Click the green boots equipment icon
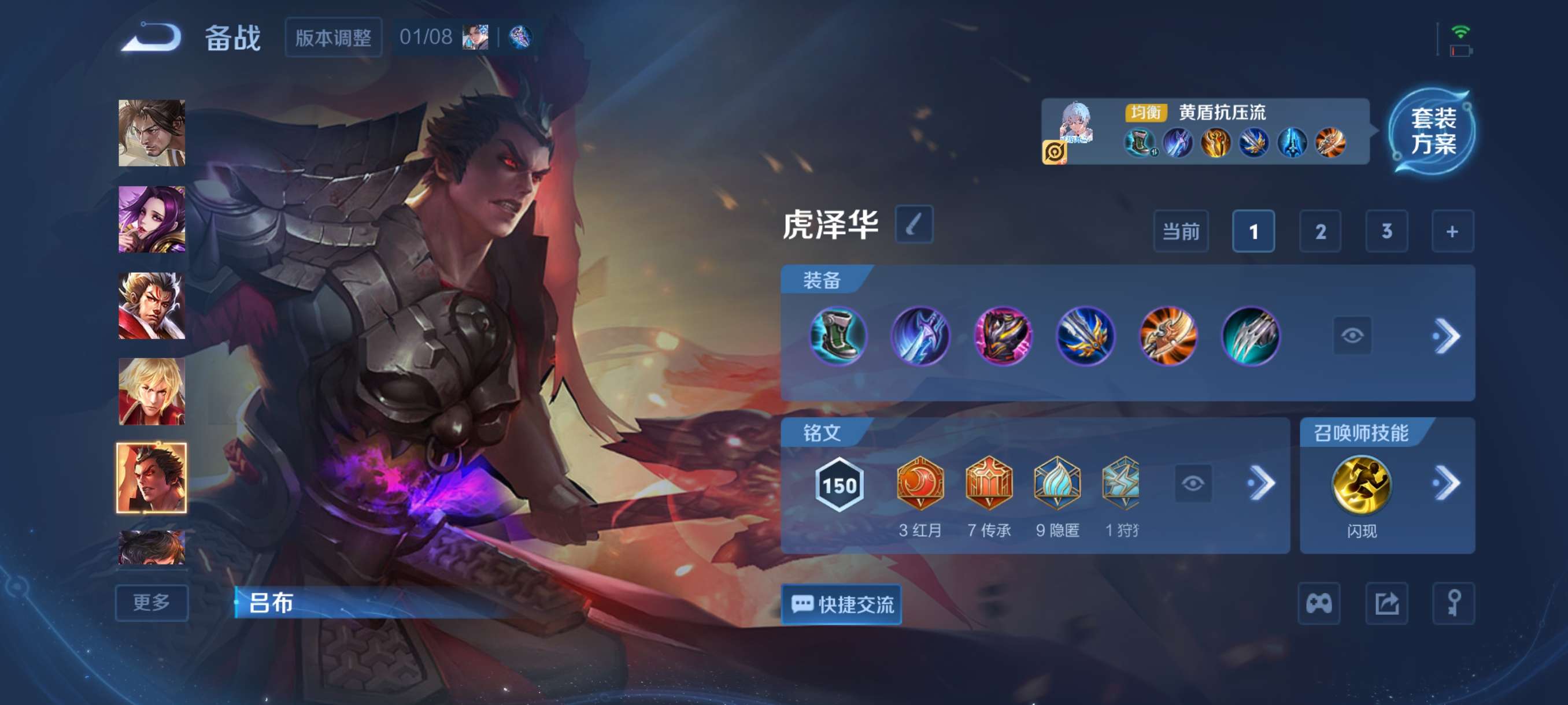 (840, 335)
